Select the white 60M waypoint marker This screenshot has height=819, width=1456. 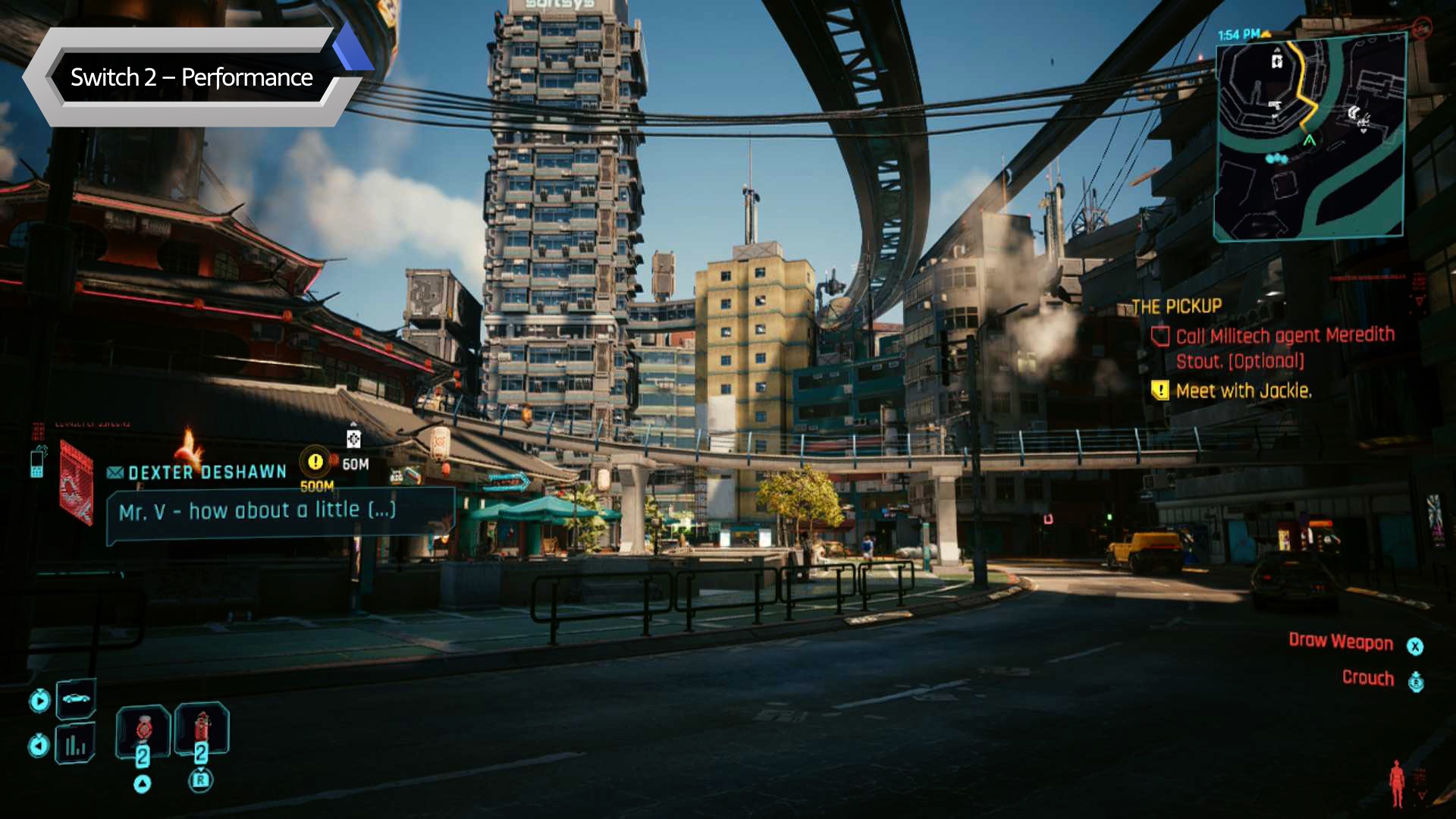[353, 439]
